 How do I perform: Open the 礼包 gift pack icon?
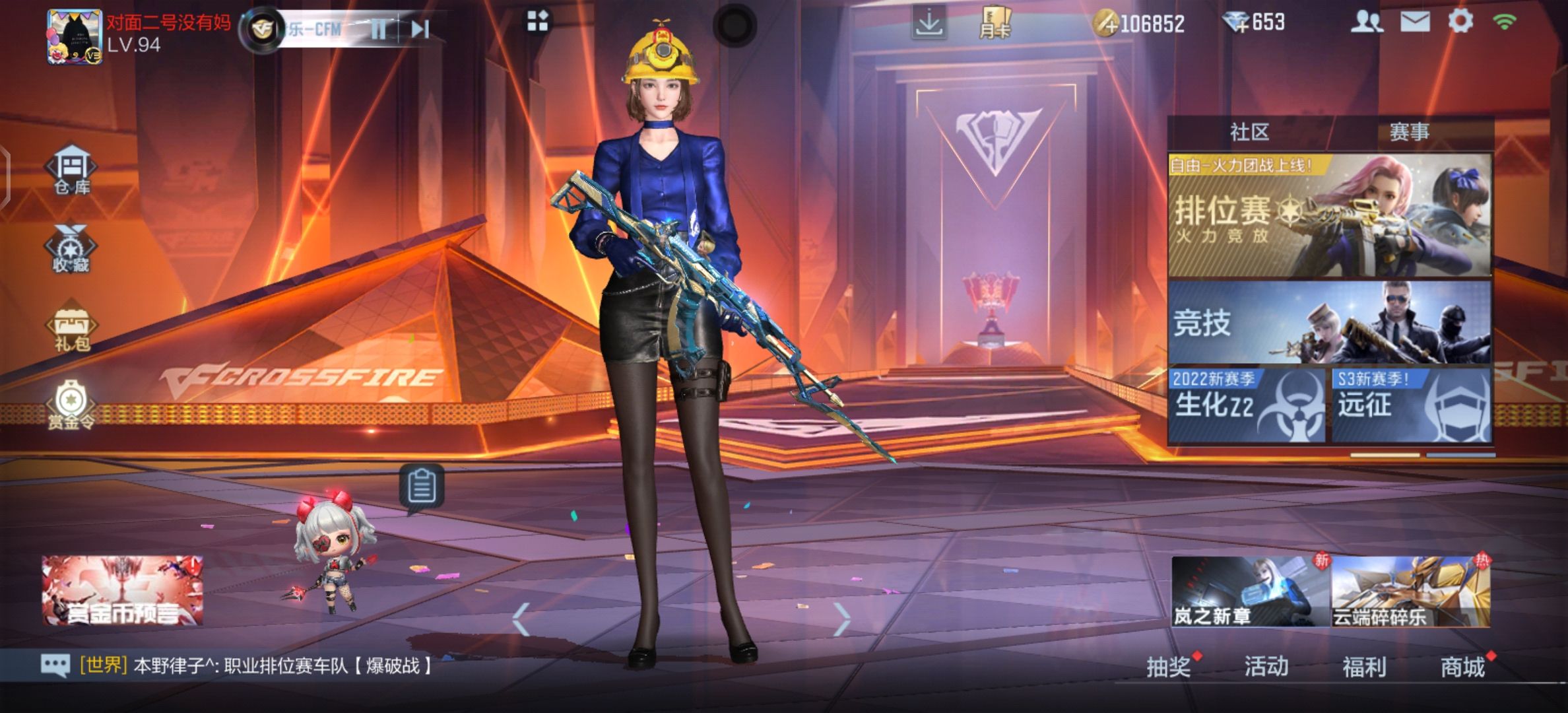[x=71, y=329]
